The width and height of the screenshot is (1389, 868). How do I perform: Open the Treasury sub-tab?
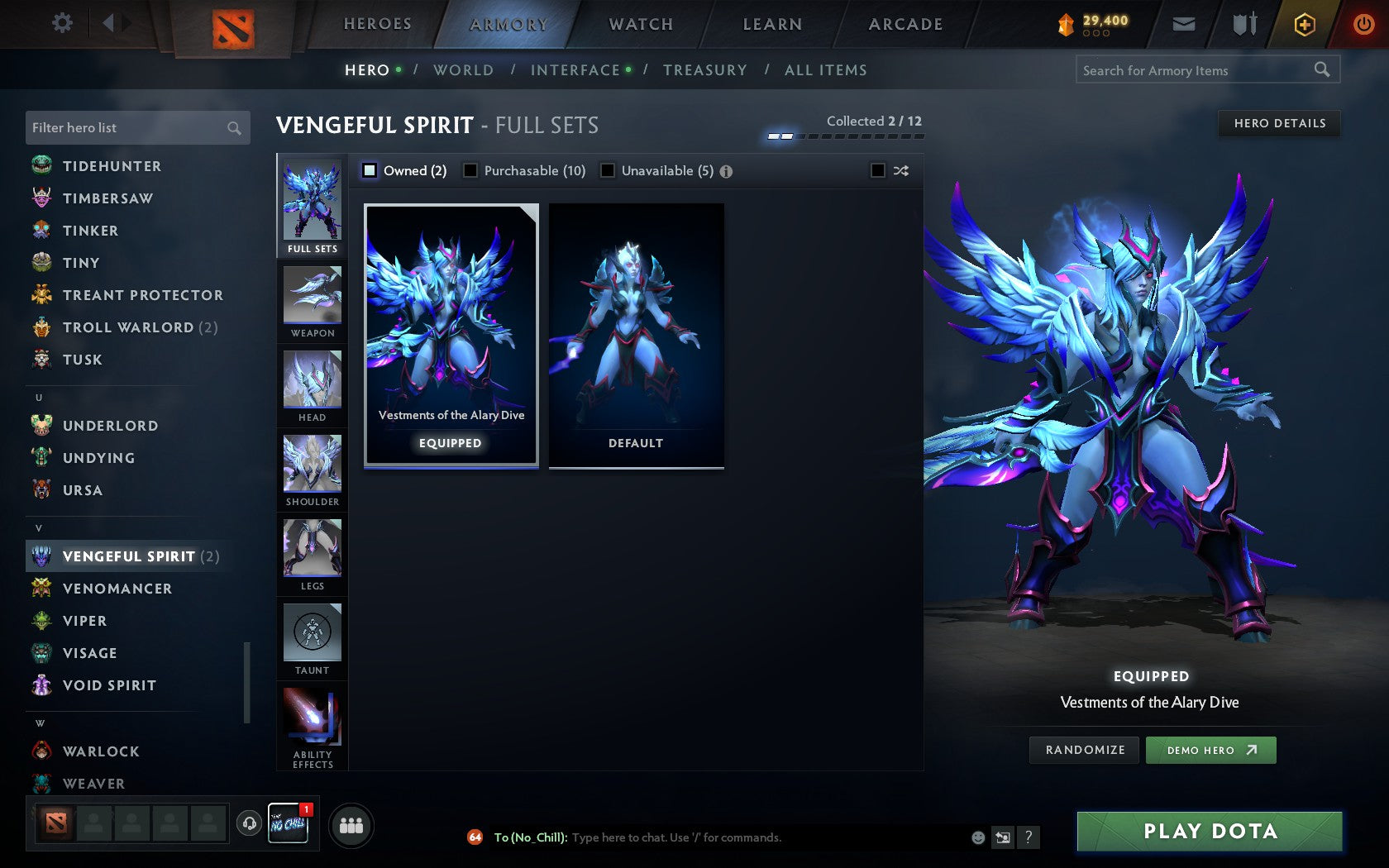pos(705,70)
